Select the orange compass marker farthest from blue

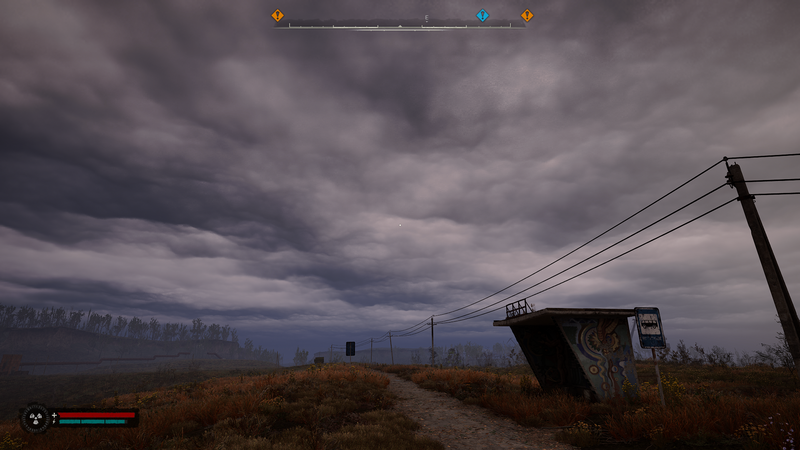coord(278,15)
